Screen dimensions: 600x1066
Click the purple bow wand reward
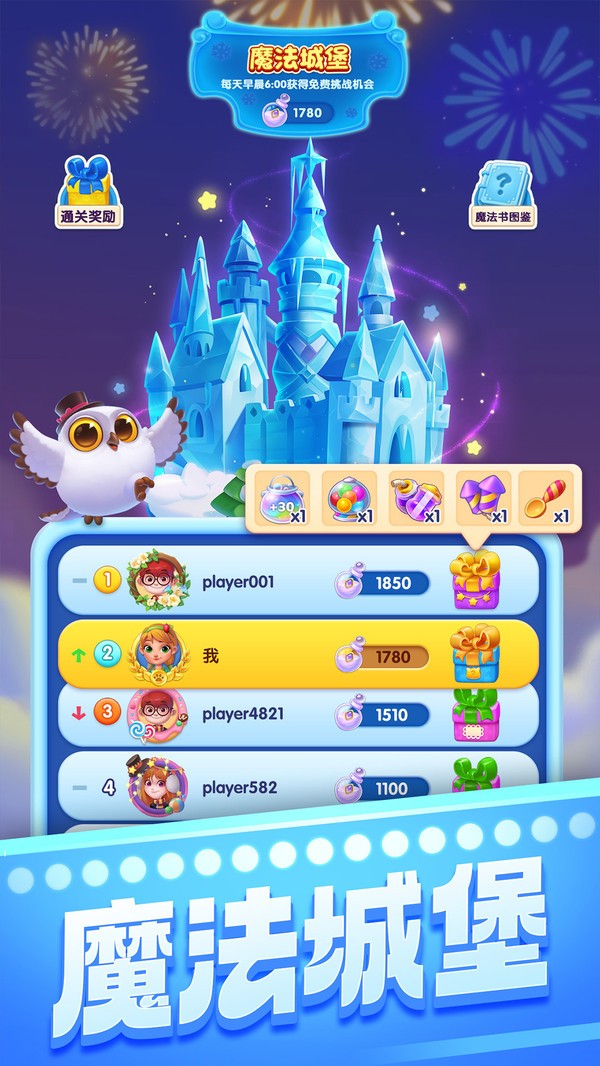[x=483, y=497]
